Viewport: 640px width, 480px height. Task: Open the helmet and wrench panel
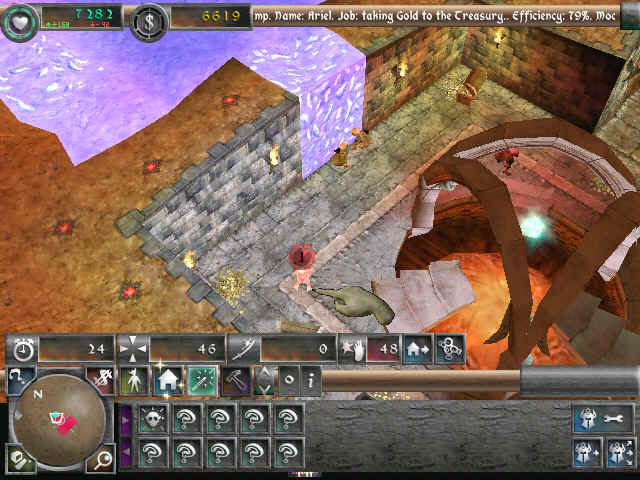click(x=602, y=418)
